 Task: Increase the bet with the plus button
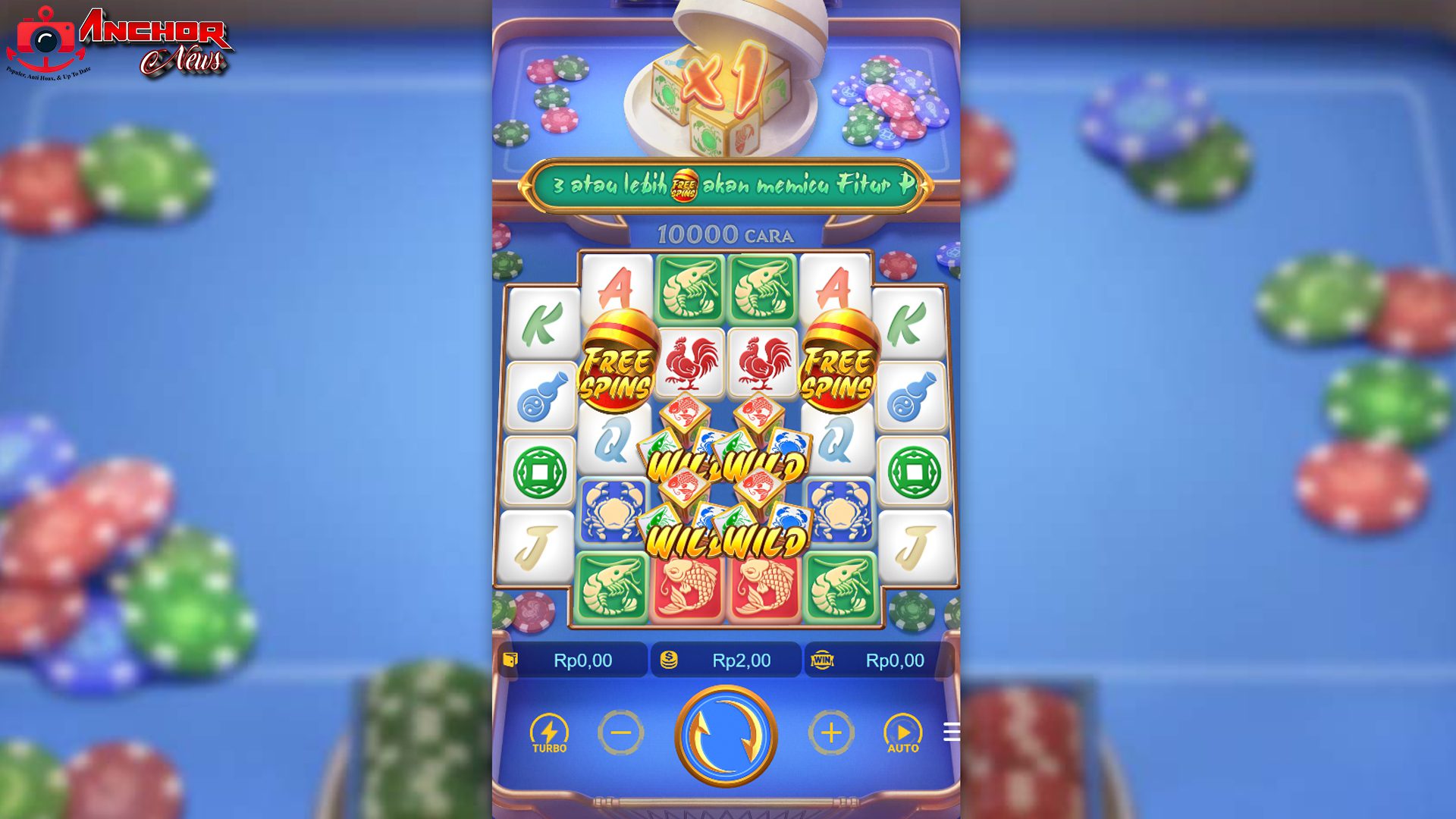click(x=832, y=731)
